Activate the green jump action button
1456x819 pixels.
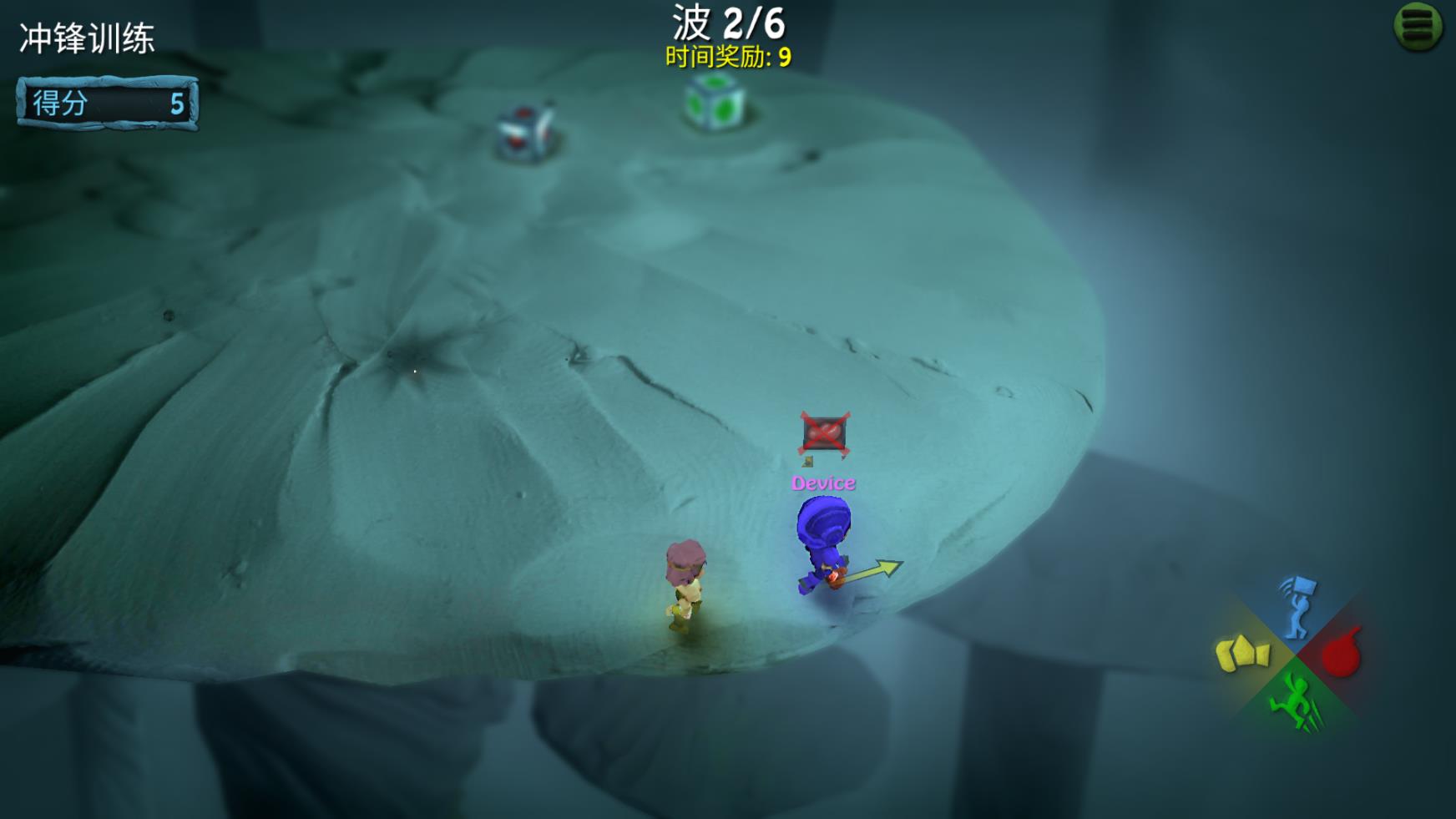pyautogui.click(x=1294, y=702)
